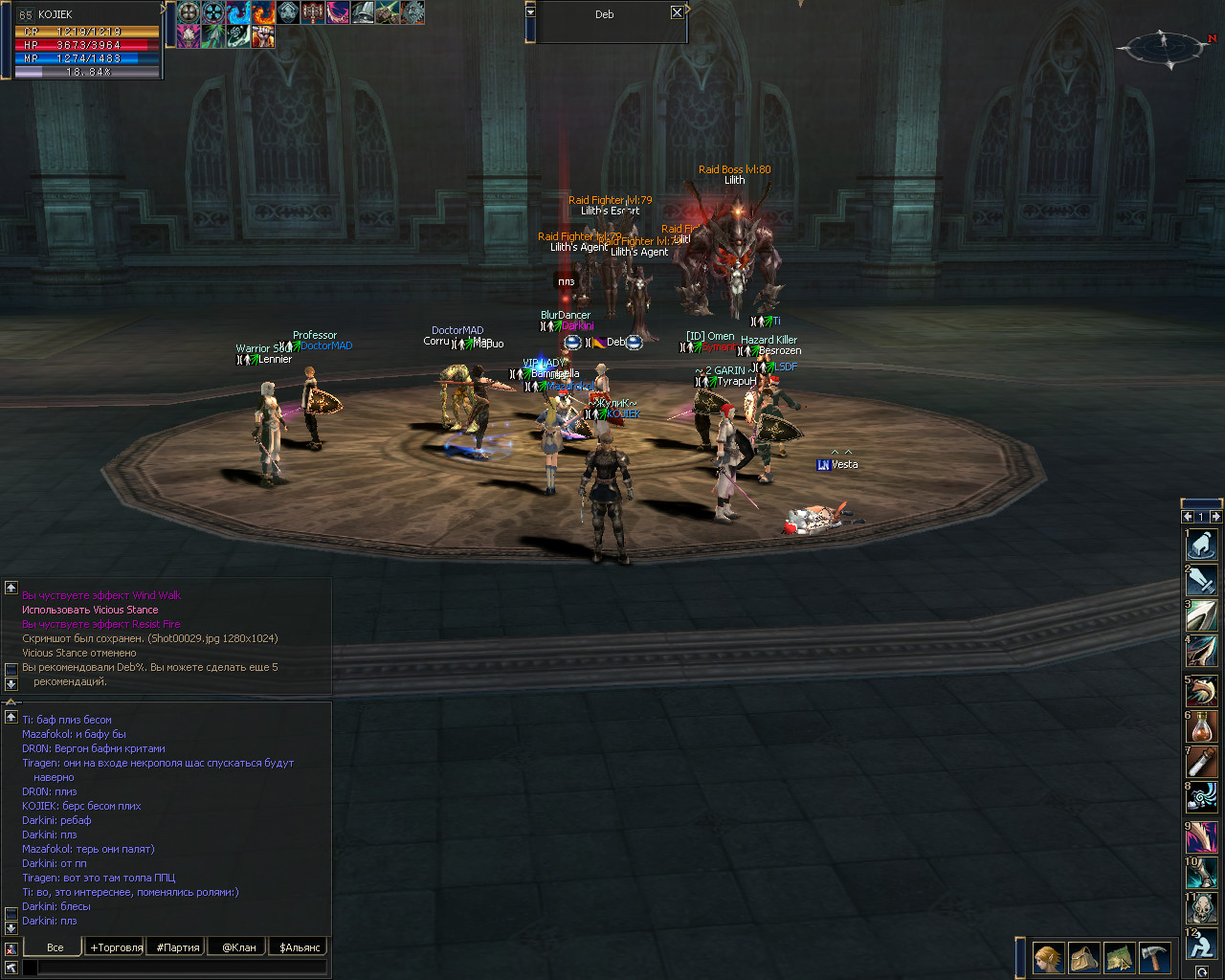
Task: Activate the sword attack in hotbar slot 2
Action: 1201,580
